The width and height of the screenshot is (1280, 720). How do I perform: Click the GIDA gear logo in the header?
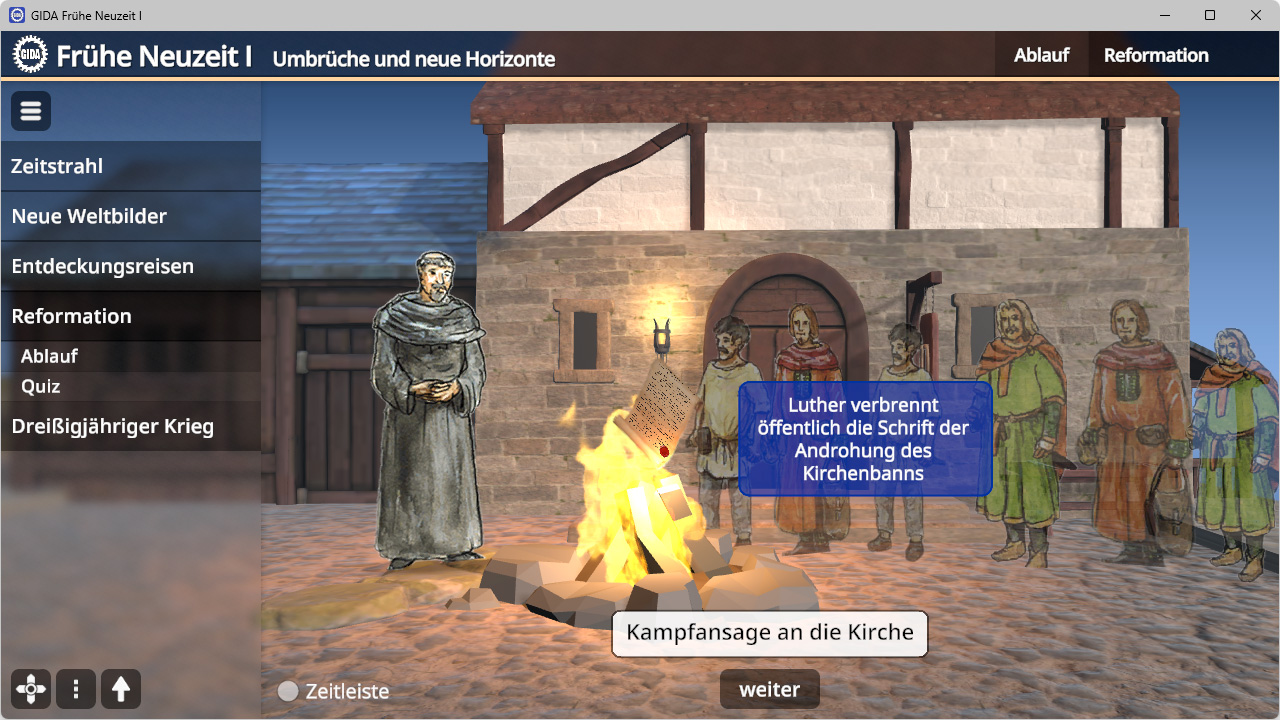tap(29, 53)
